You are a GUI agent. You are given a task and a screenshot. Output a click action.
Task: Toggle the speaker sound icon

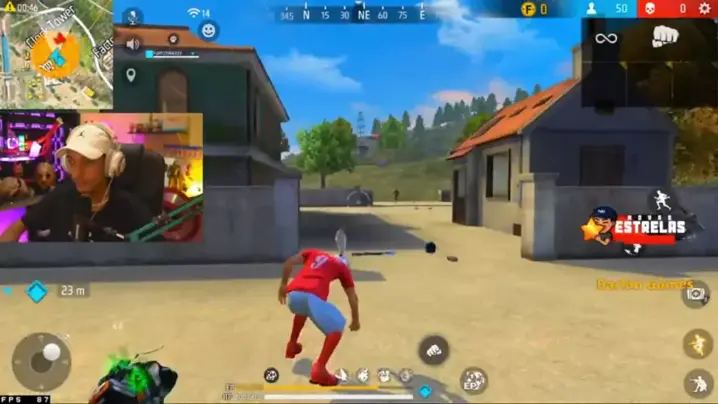tap(132, 46)
